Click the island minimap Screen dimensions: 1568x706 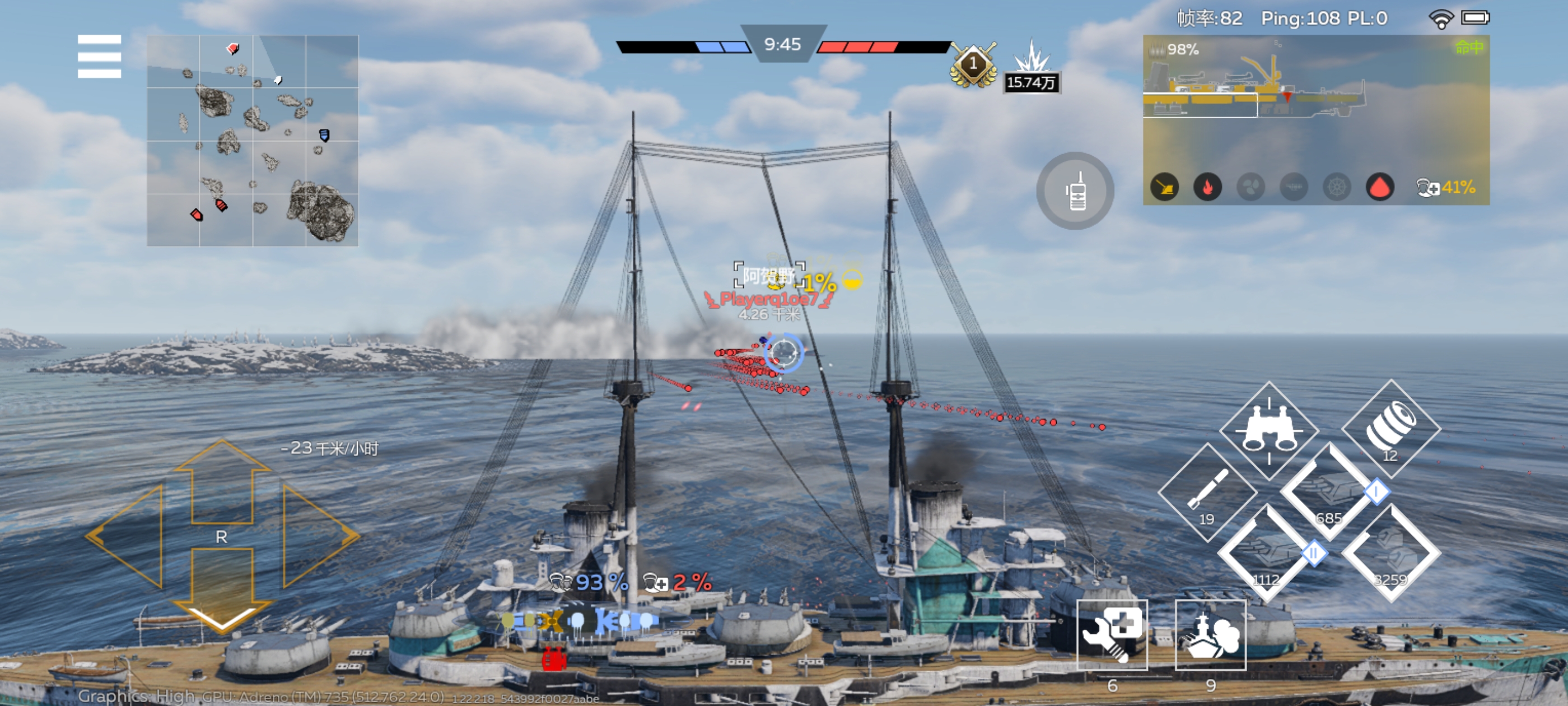(x=252, y=141)
